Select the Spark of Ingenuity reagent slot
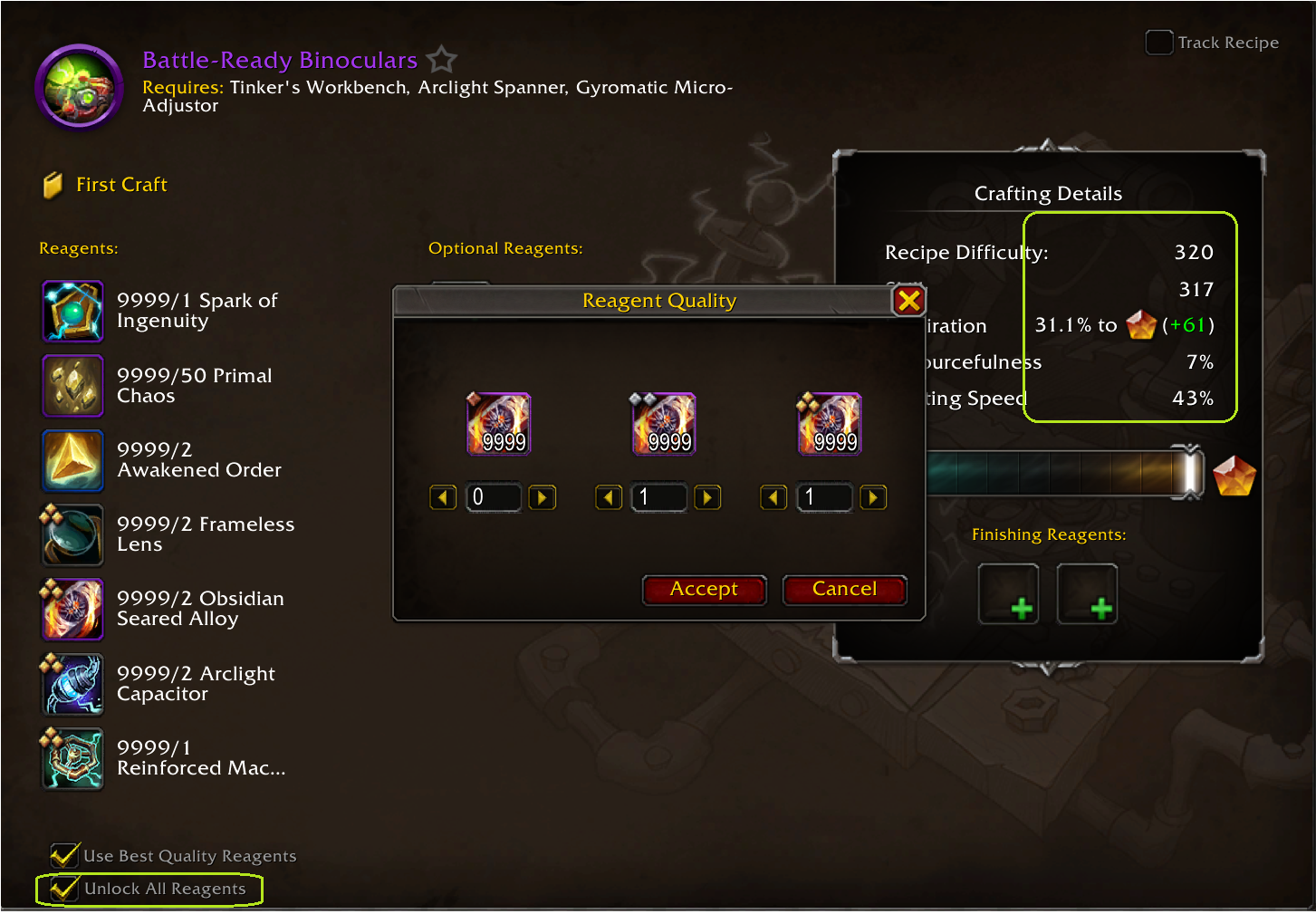 point(72,311)
